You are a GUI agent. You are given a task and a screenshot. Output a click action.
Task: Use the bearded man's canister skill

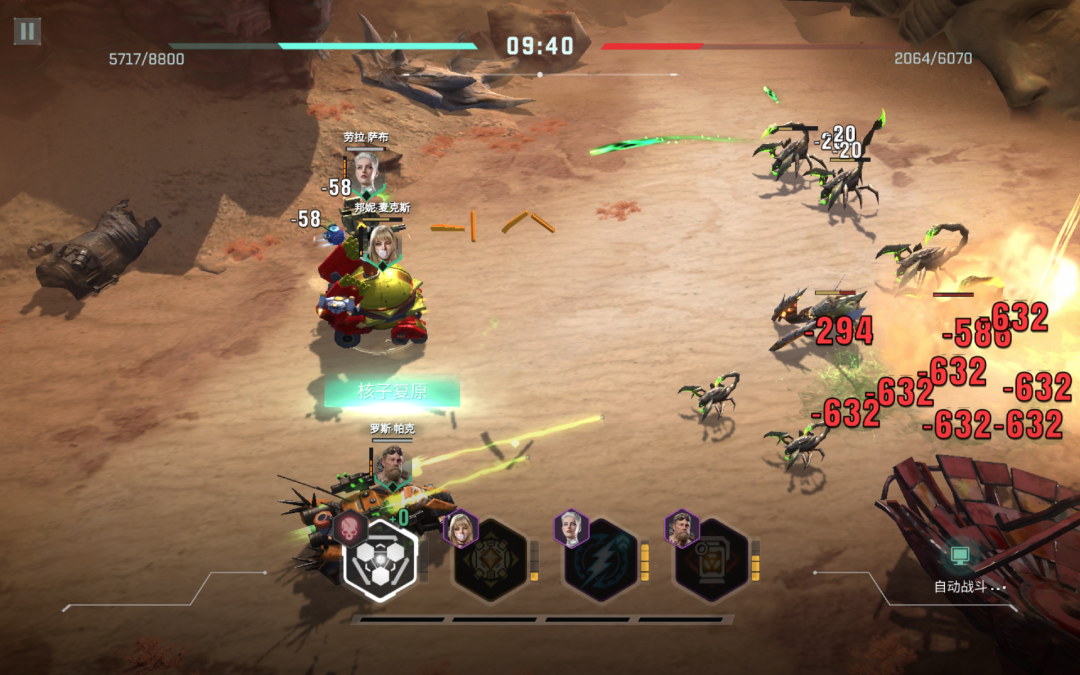(x=711, y=560)
